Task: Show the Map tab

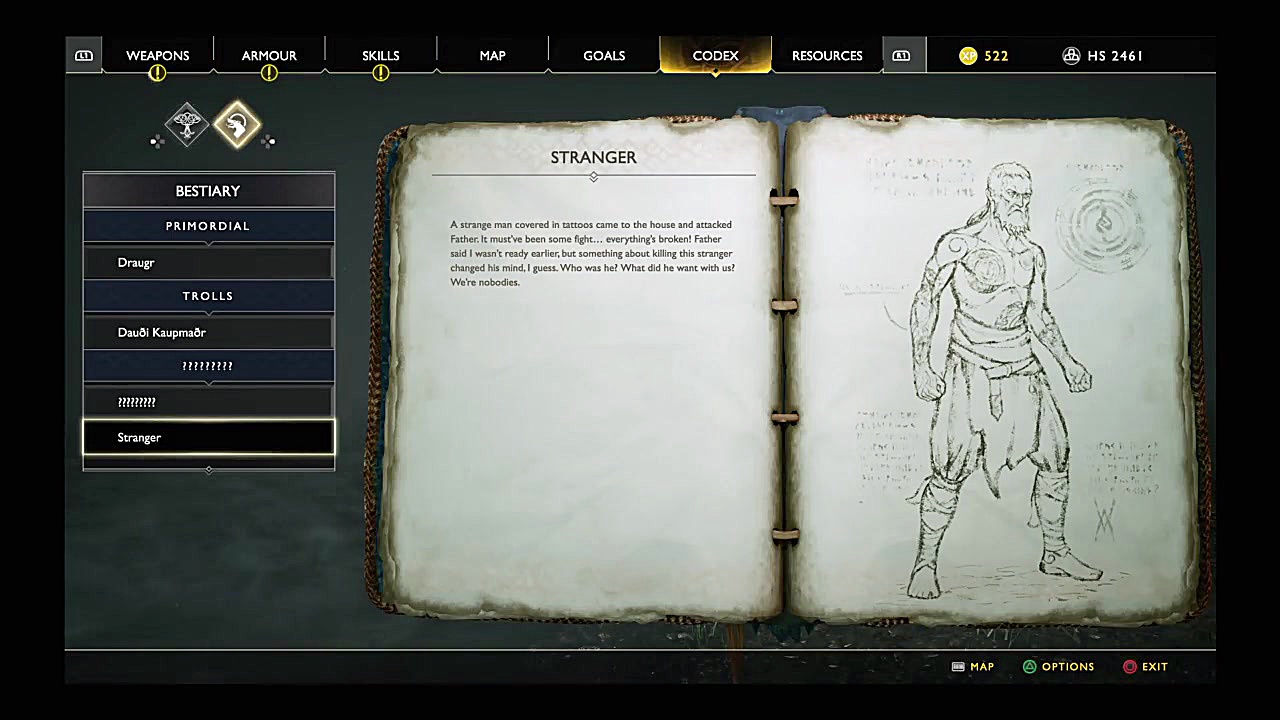Action: 492,56
